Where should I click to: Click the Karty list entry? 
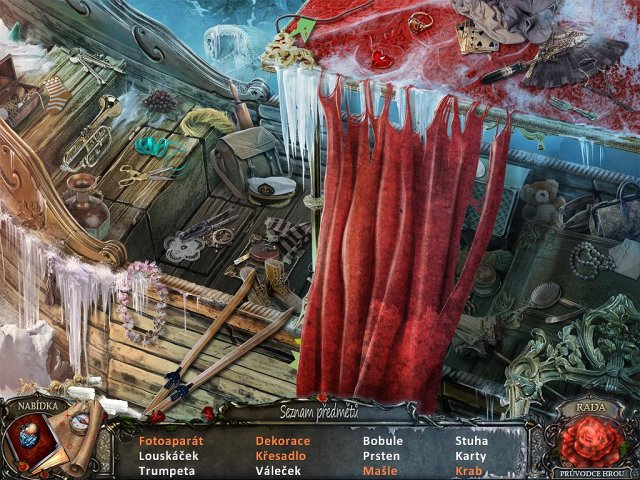[x=471, y=456]
